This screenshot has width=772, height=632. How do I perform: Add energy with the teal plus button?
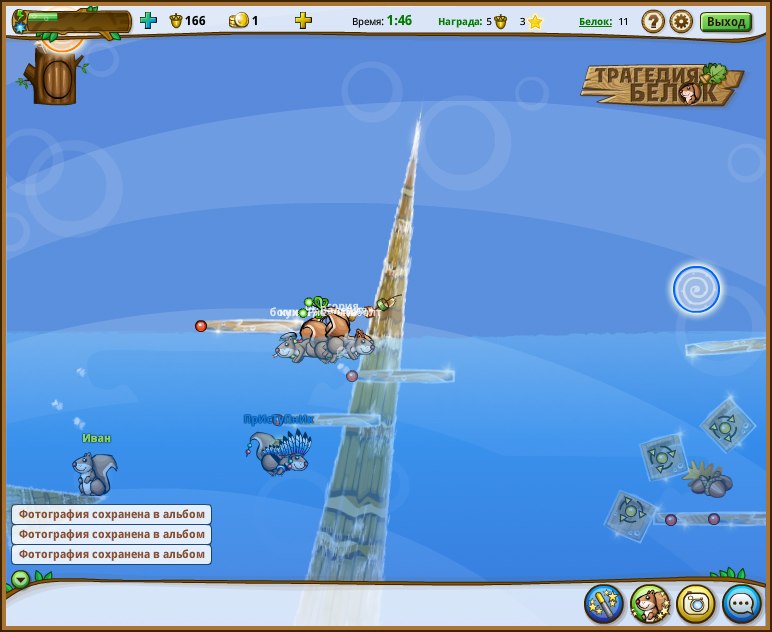(148, 20)
